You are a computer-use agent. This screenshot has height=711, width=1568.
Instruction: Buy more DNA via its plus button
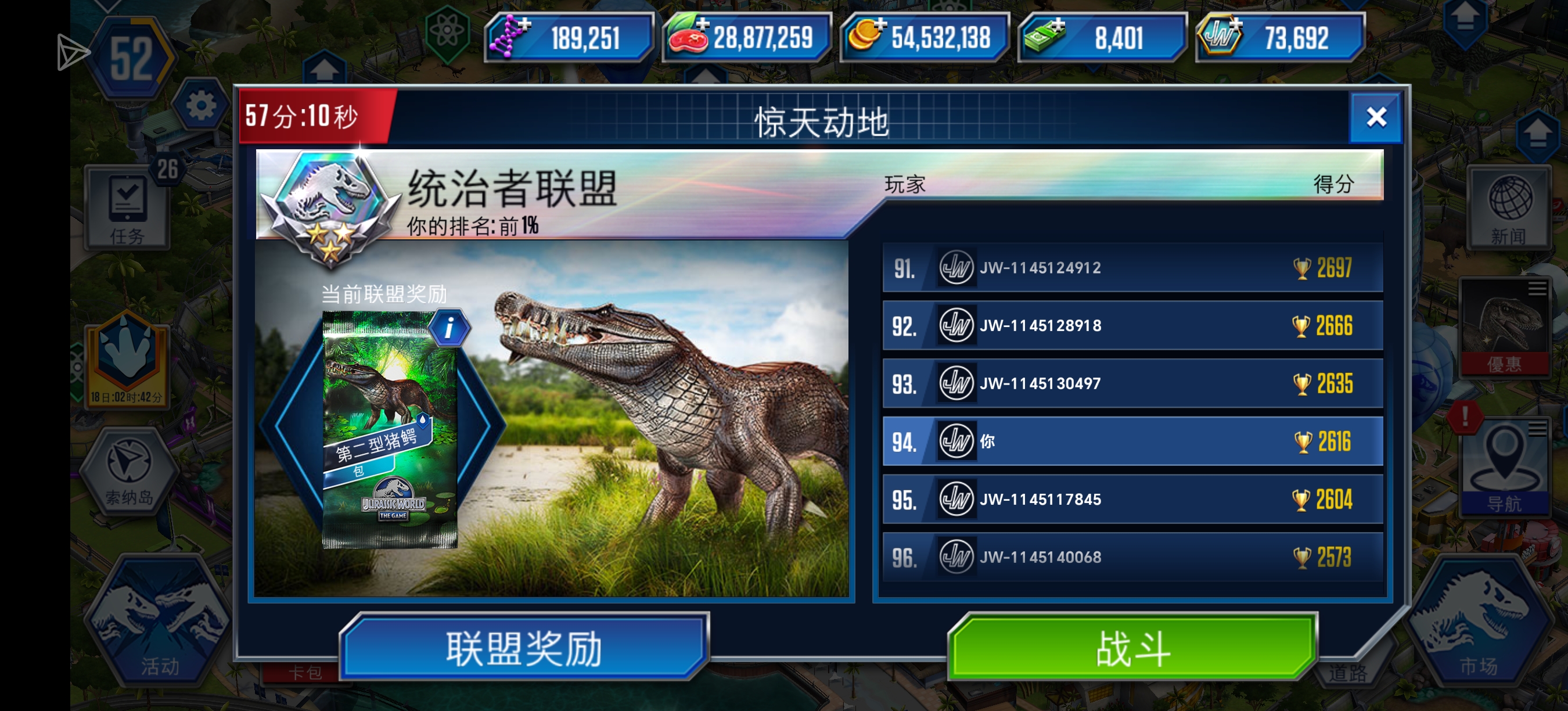(x=524, y=26)
